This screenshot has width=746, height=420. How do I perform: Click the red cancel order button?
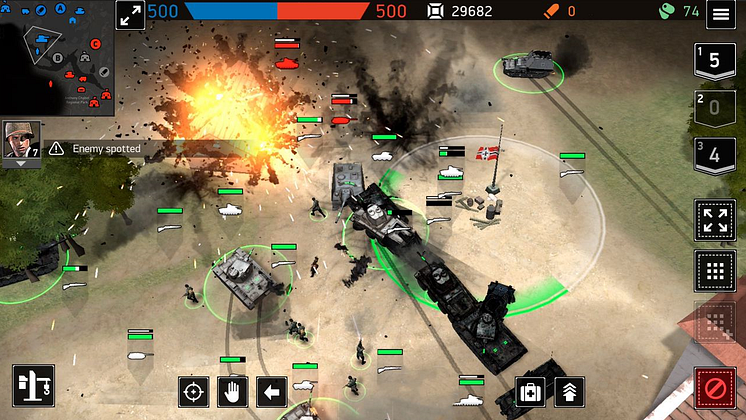pos(714,387)
